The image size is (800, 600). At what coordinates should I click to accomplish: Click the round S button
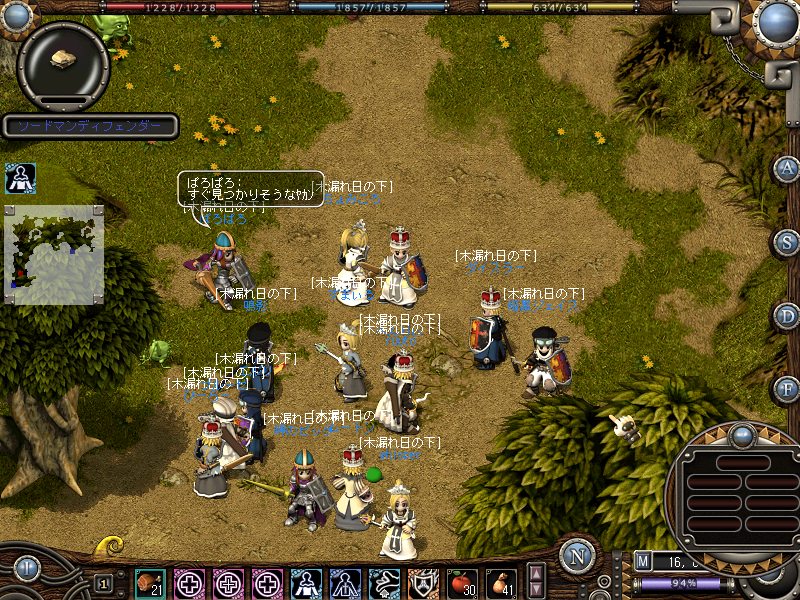[787, 242]
